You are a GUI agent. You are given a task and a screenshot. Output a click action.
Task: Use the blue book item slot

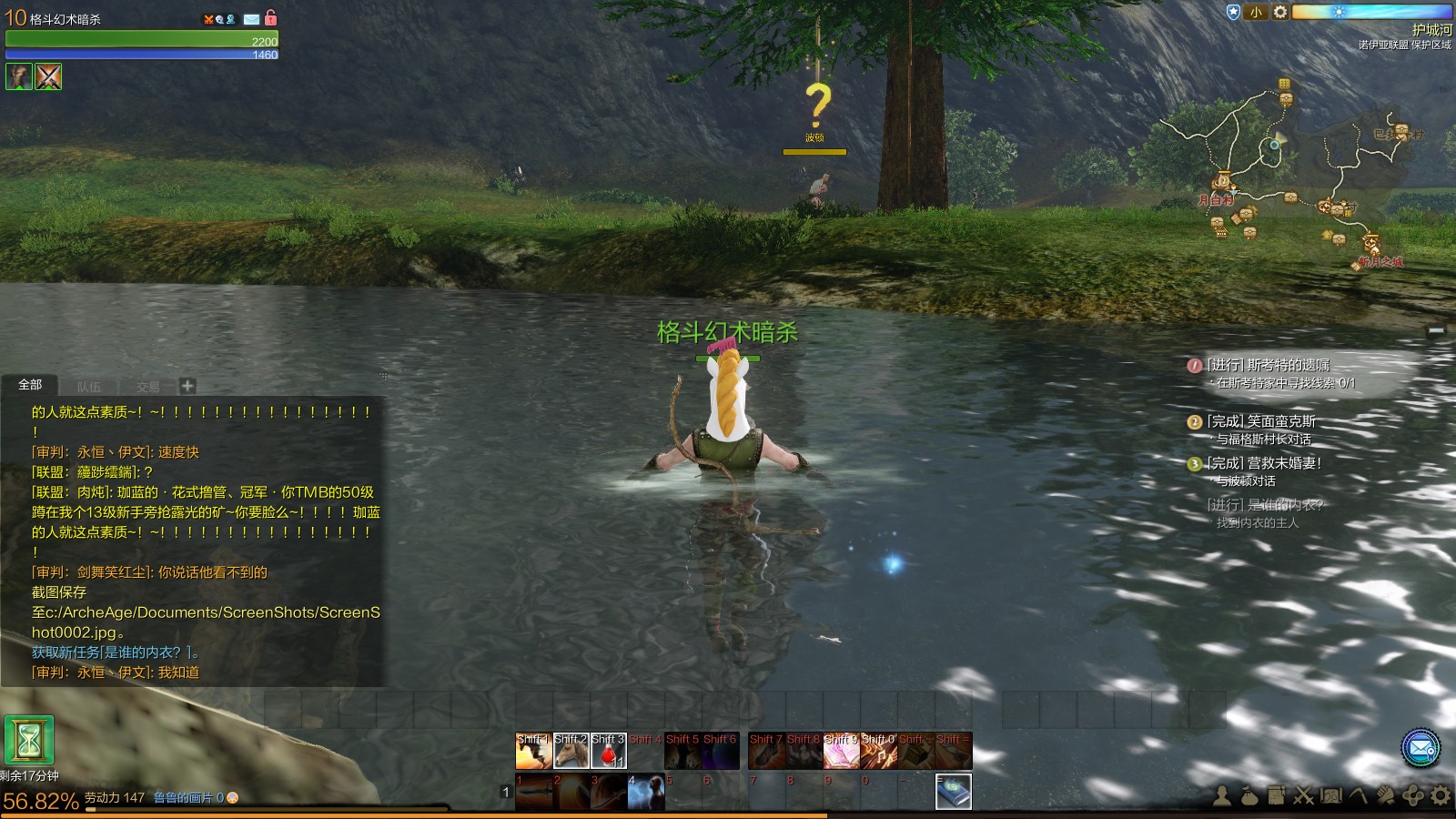pyautogui.click(x=953, y=791)
